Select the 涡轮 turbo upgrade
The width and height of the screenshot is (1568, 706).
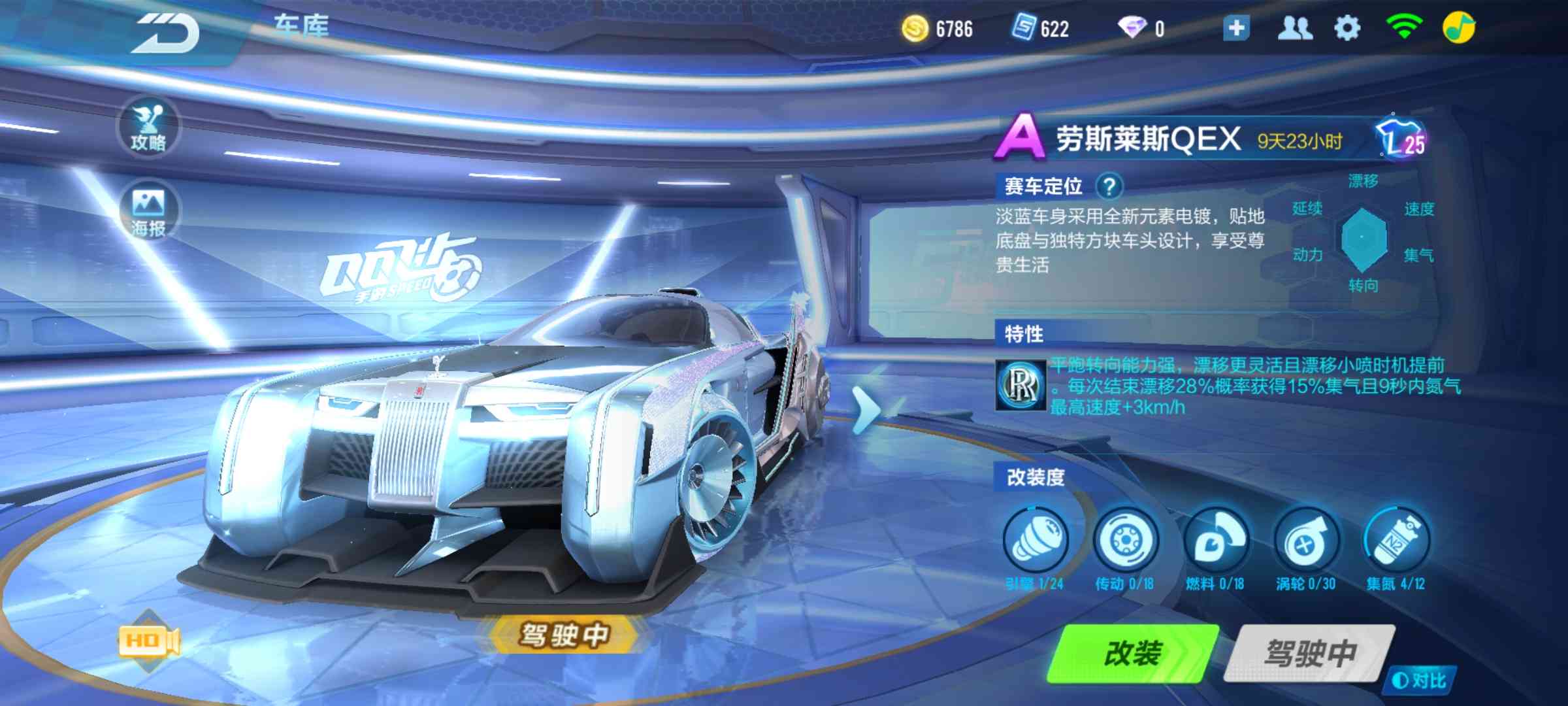pyautogui.click(x=1305, y=542)
